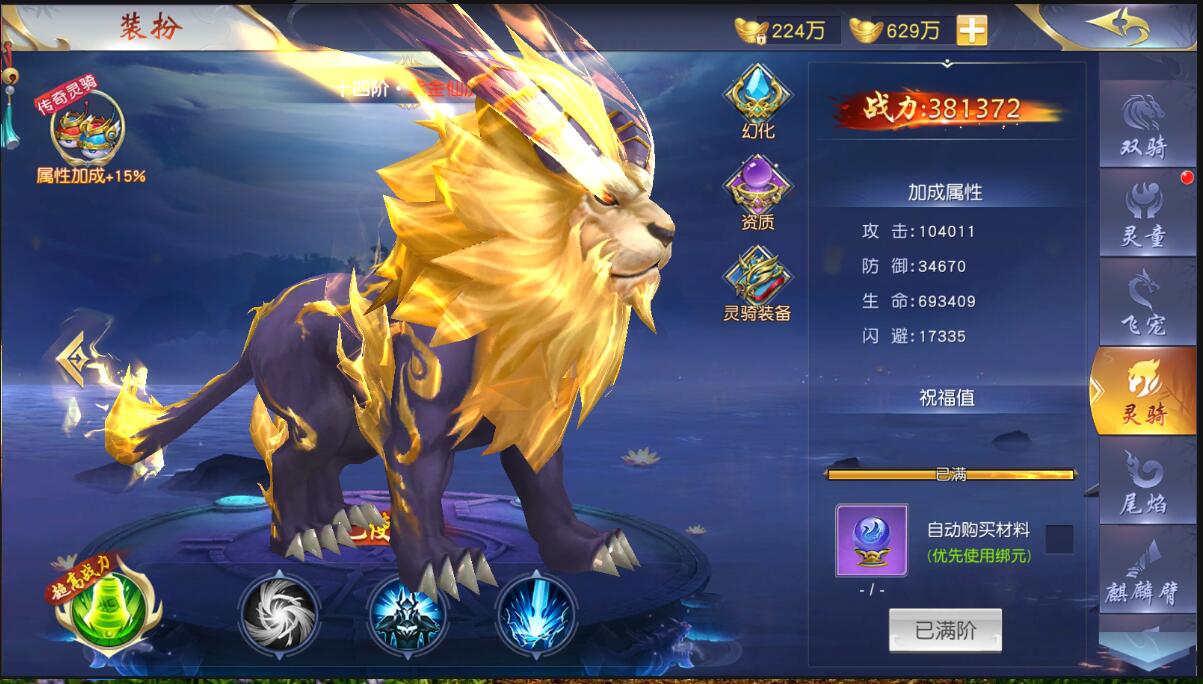Select the 飞宠 tab
Image resolution: width=1203 pixels, height=684 pixels.
[1145, 301]
